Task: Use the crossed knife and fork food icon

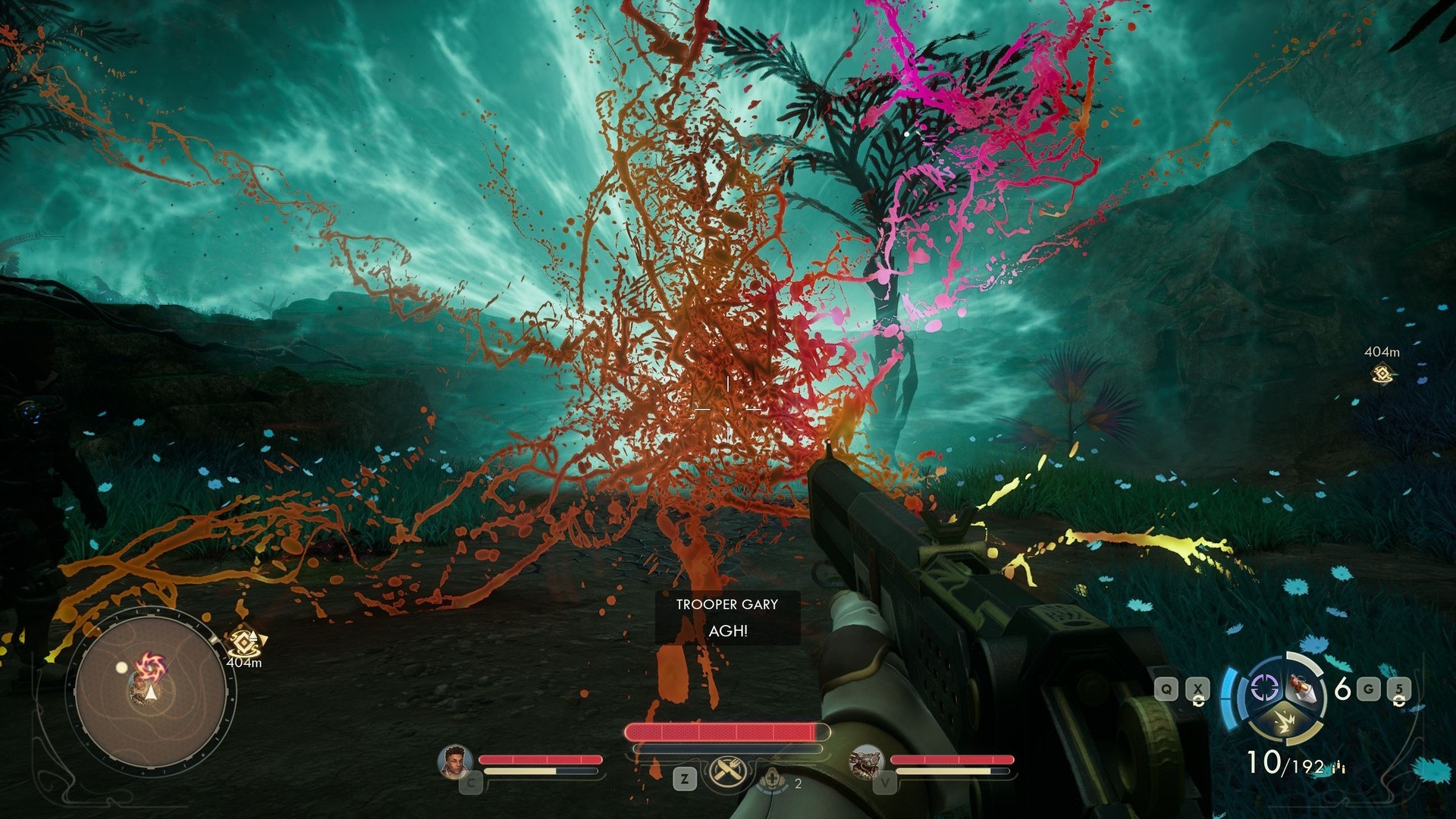Action: pyautogui.click(x=728, y=773)
